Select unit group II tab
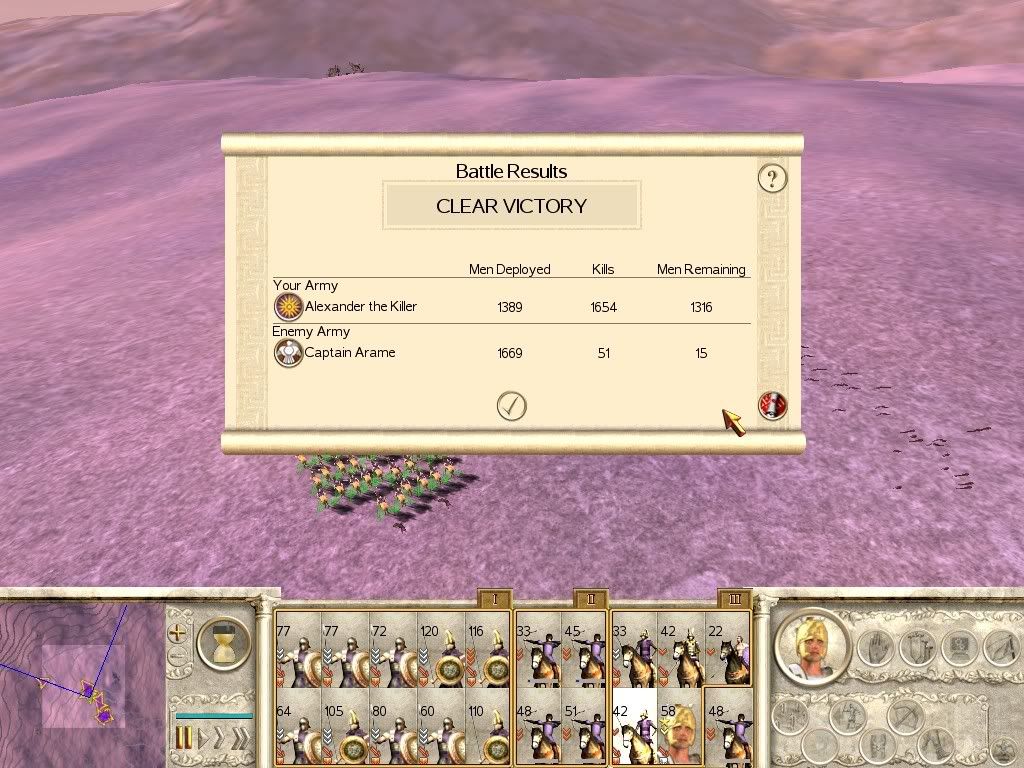The image size is (1024, 768). coord(591,599)
